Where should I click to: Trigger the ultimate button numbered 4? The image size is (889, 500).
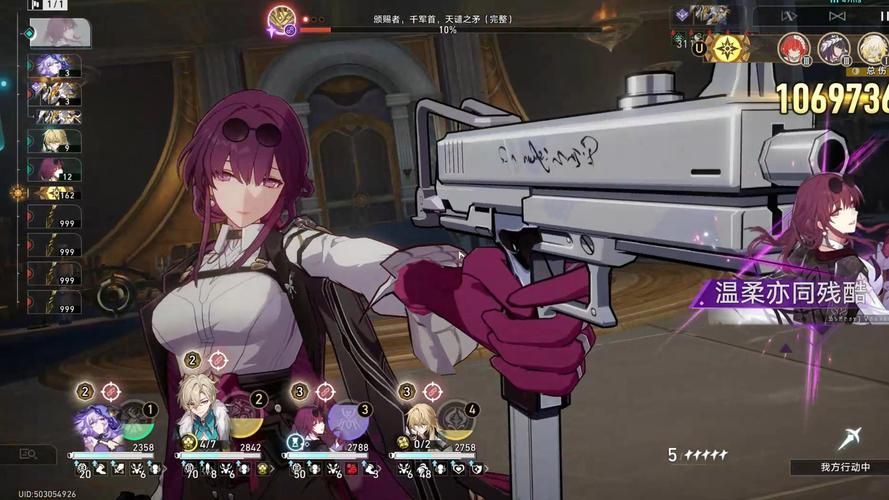457,422
